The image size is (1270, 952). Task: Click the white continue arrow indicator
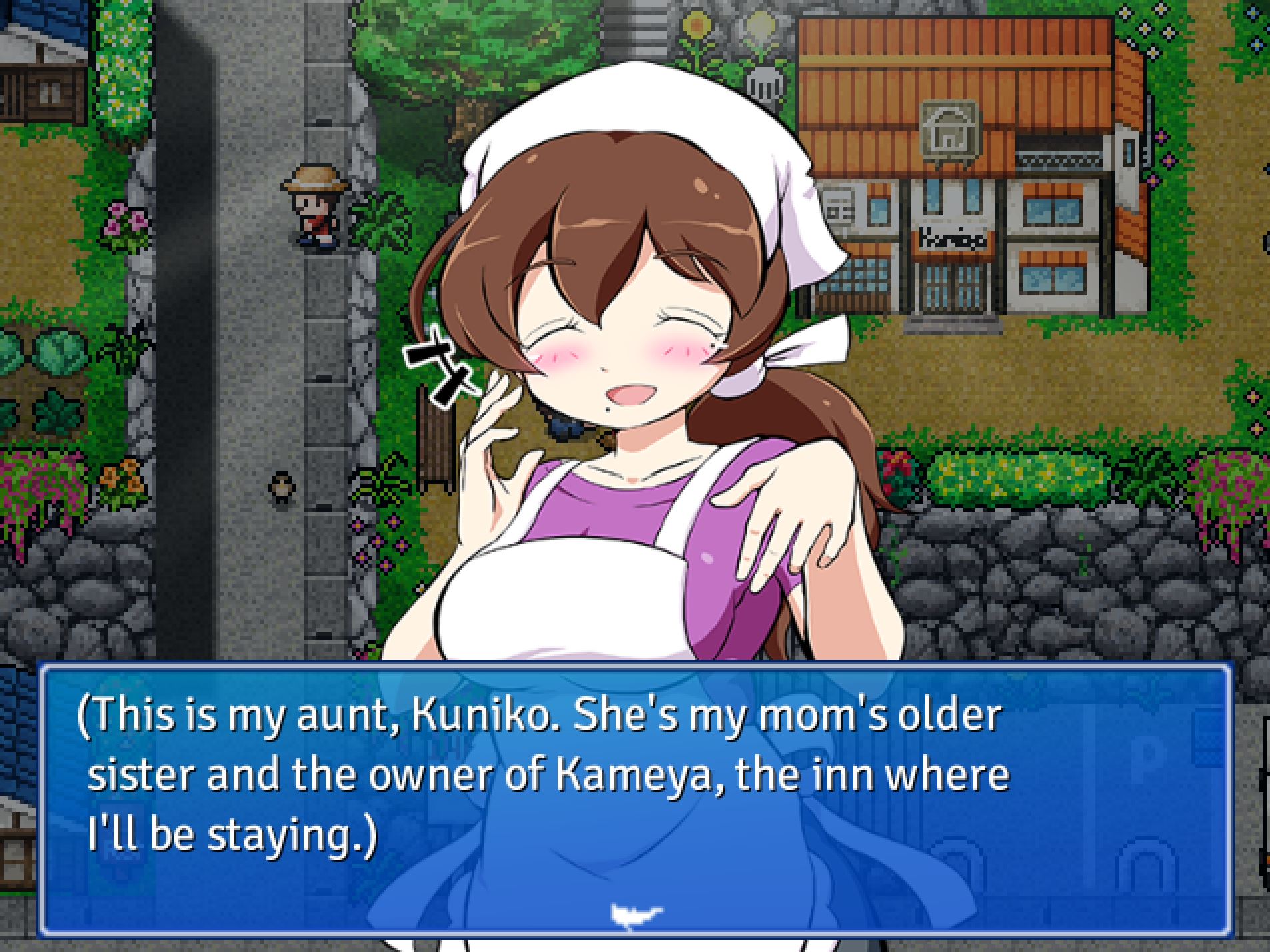[x=635, y=915]
